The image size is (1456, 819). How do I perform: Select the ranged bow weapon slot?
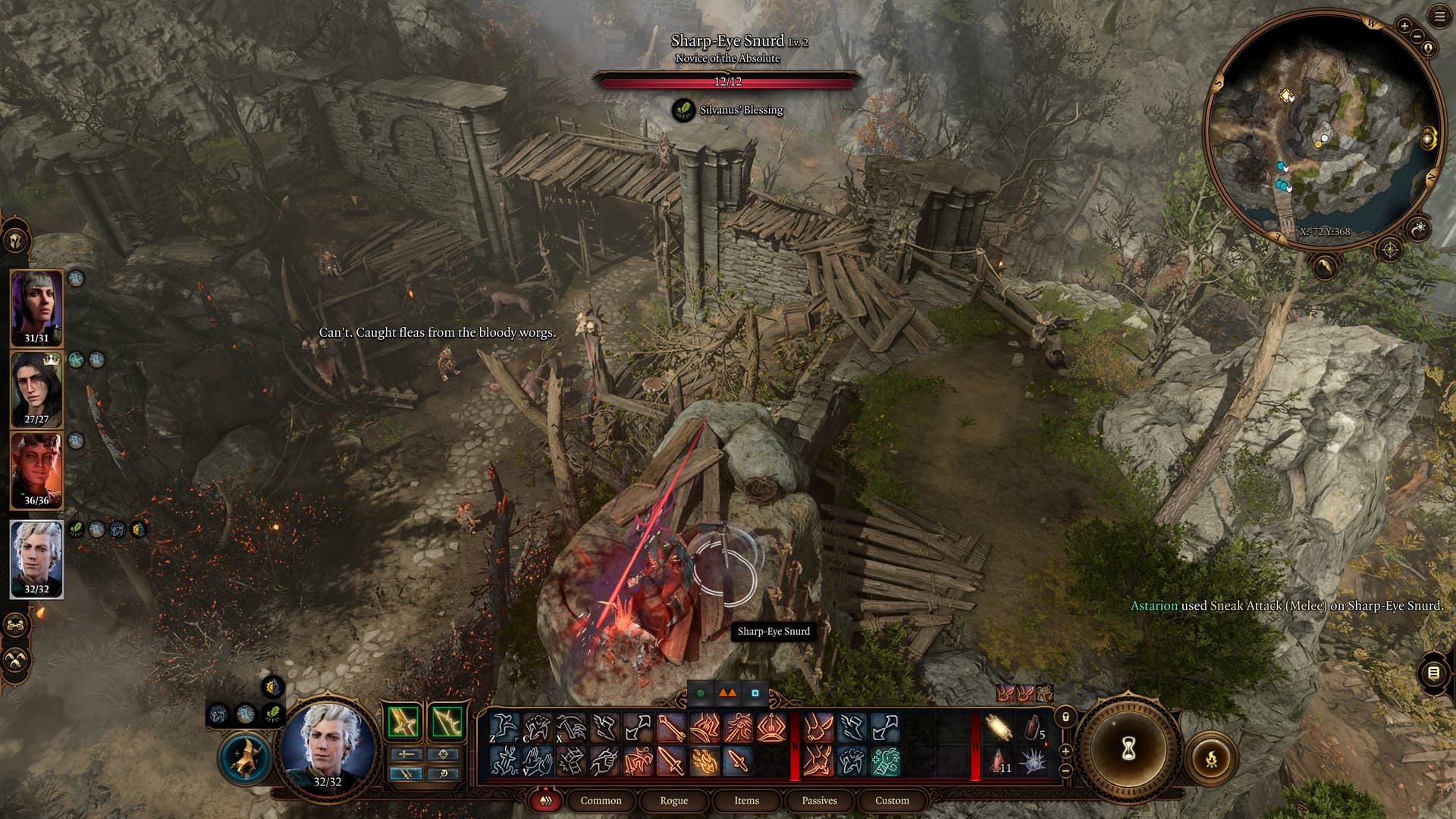[447, 721]
